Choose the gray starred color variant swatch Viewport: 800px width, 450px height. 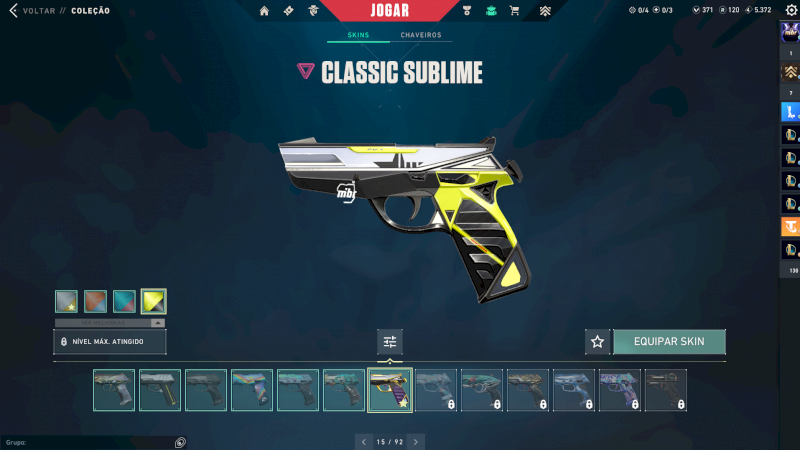click(x=67, y=301)
